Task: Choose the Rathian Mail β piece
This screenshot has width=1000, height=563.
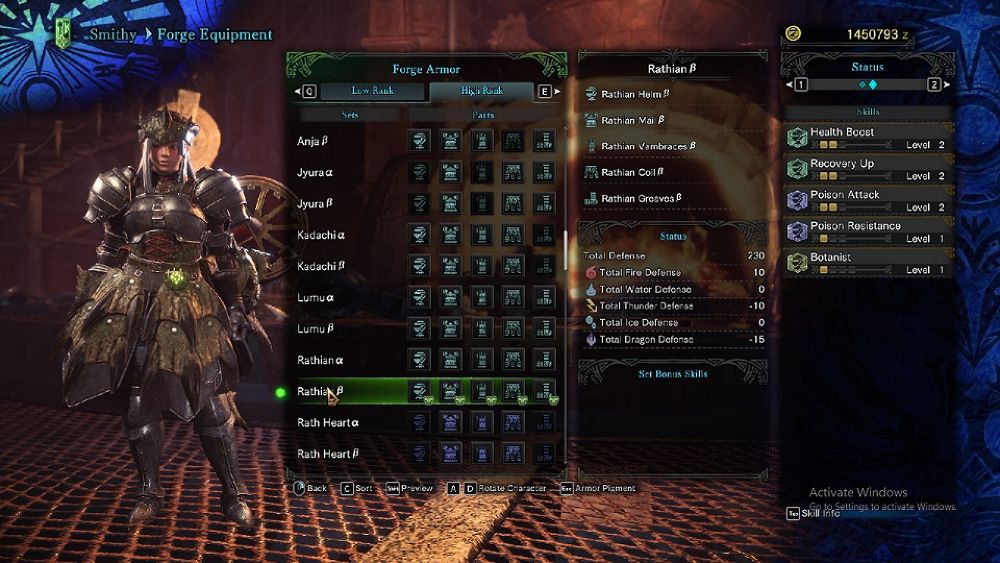Action: pos(633,121)
